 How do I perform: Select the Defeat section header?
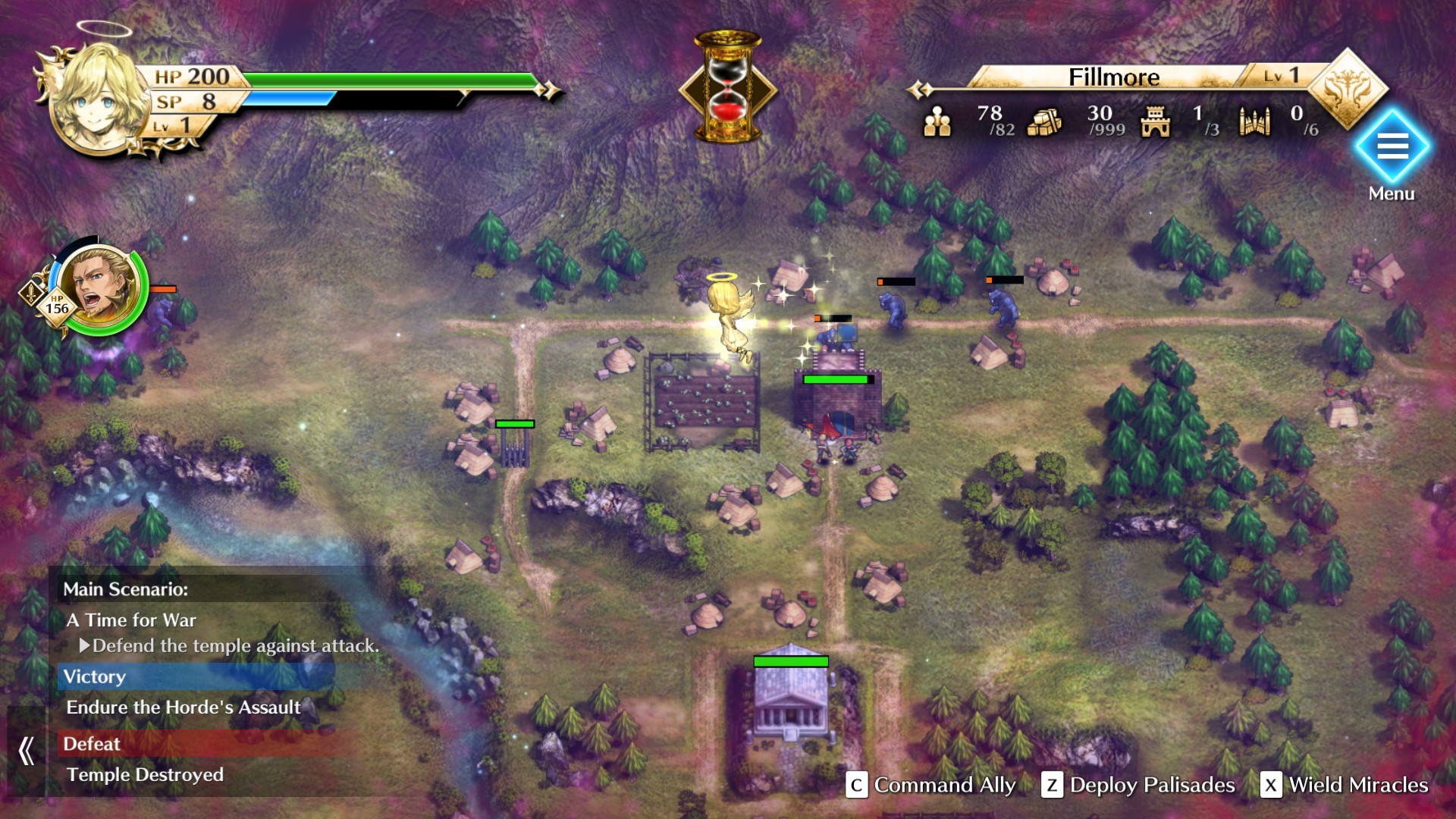(x=93, y=744)
